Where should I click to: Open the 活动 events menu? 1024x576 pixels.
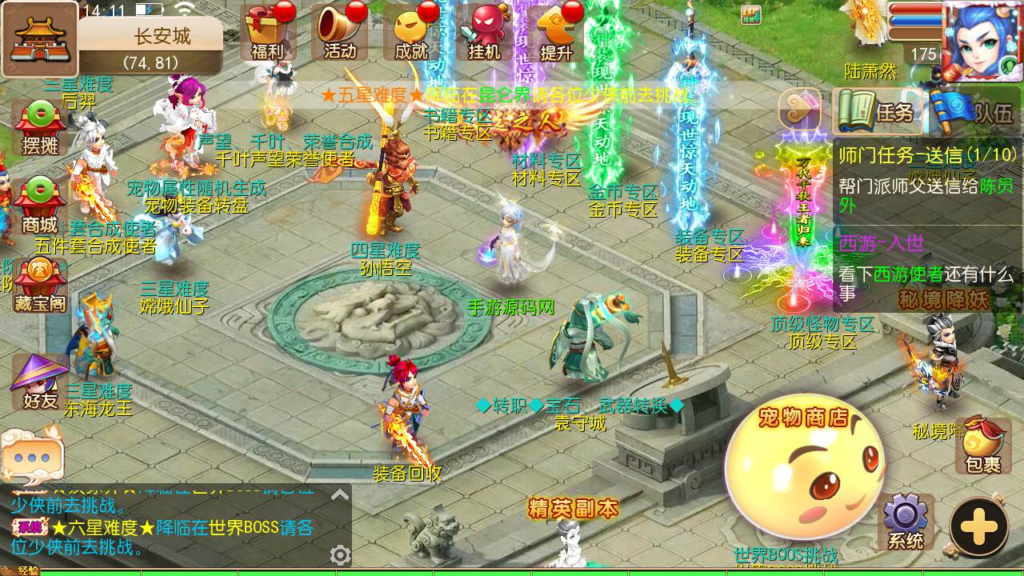(x=340, y=31)
